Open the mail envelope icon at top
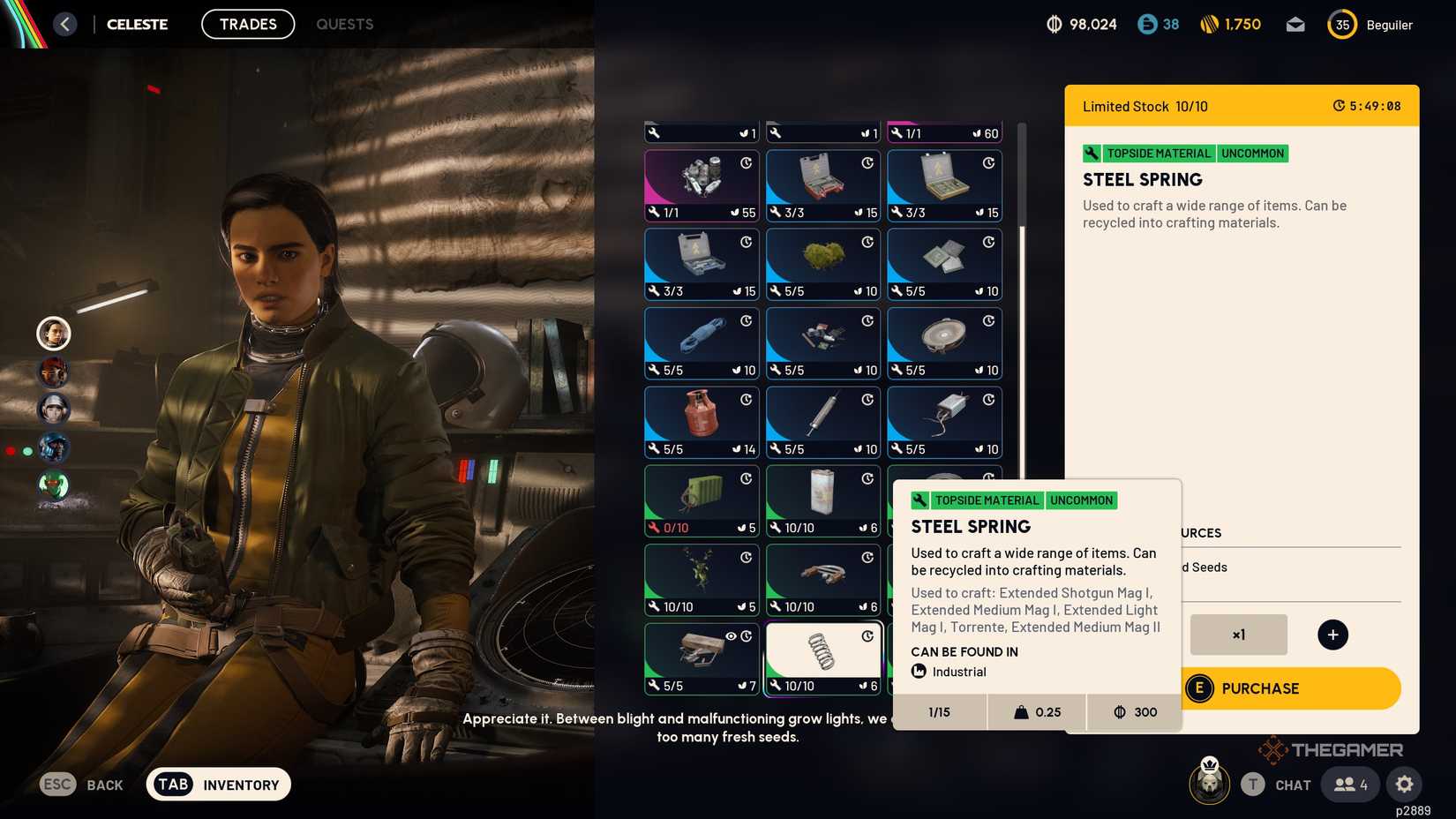1456x819 pixels. 1295,25
